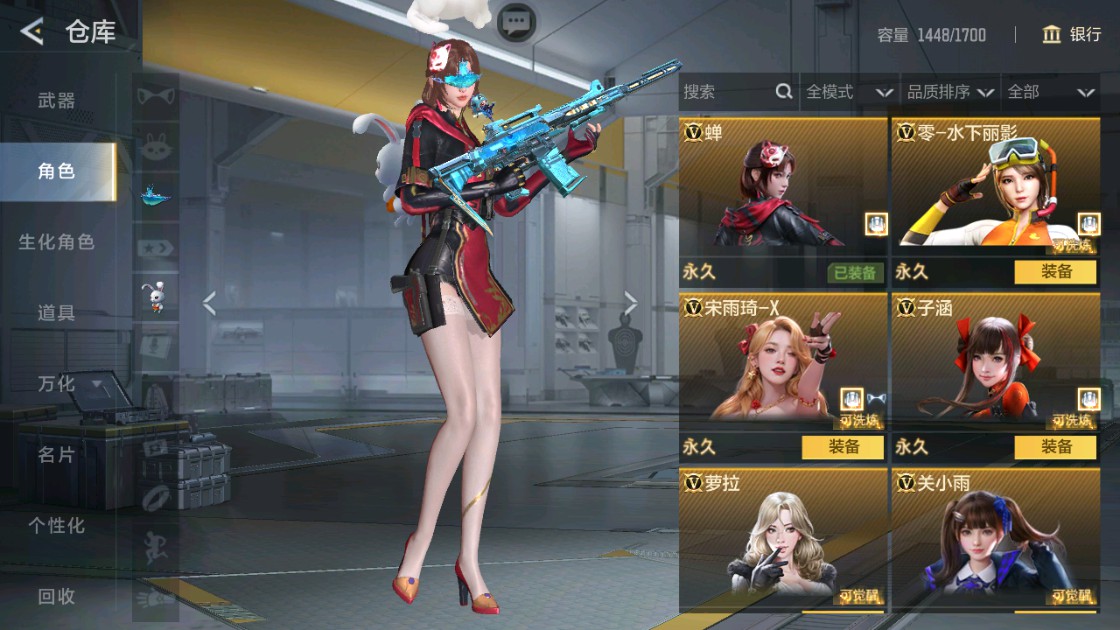Equip the 子涵 character
The image size is (1120, 630).
[x=1055, y=447]
